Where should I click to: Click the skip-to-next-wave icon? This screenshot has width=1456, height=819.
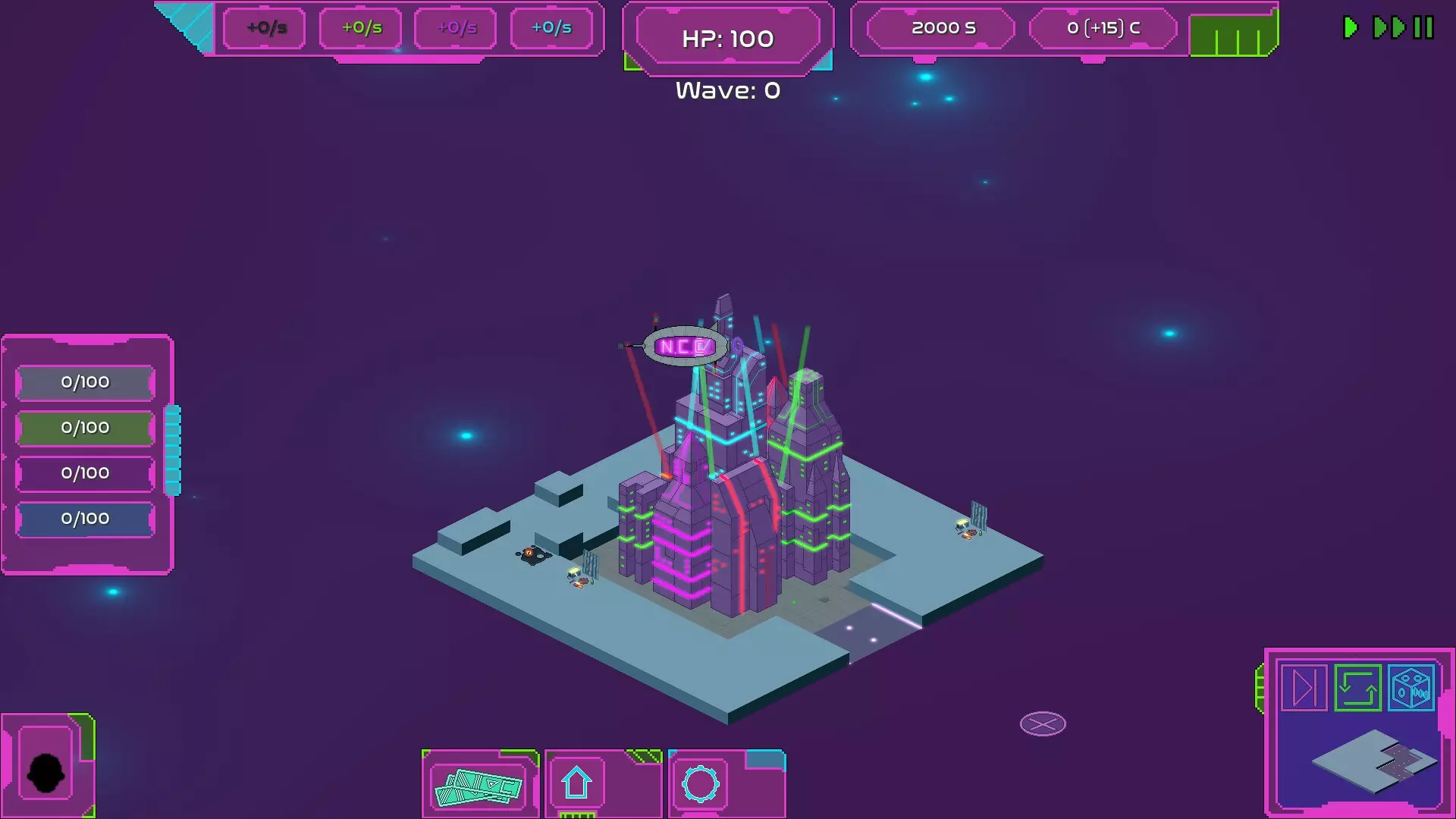tap(1304, 688)
